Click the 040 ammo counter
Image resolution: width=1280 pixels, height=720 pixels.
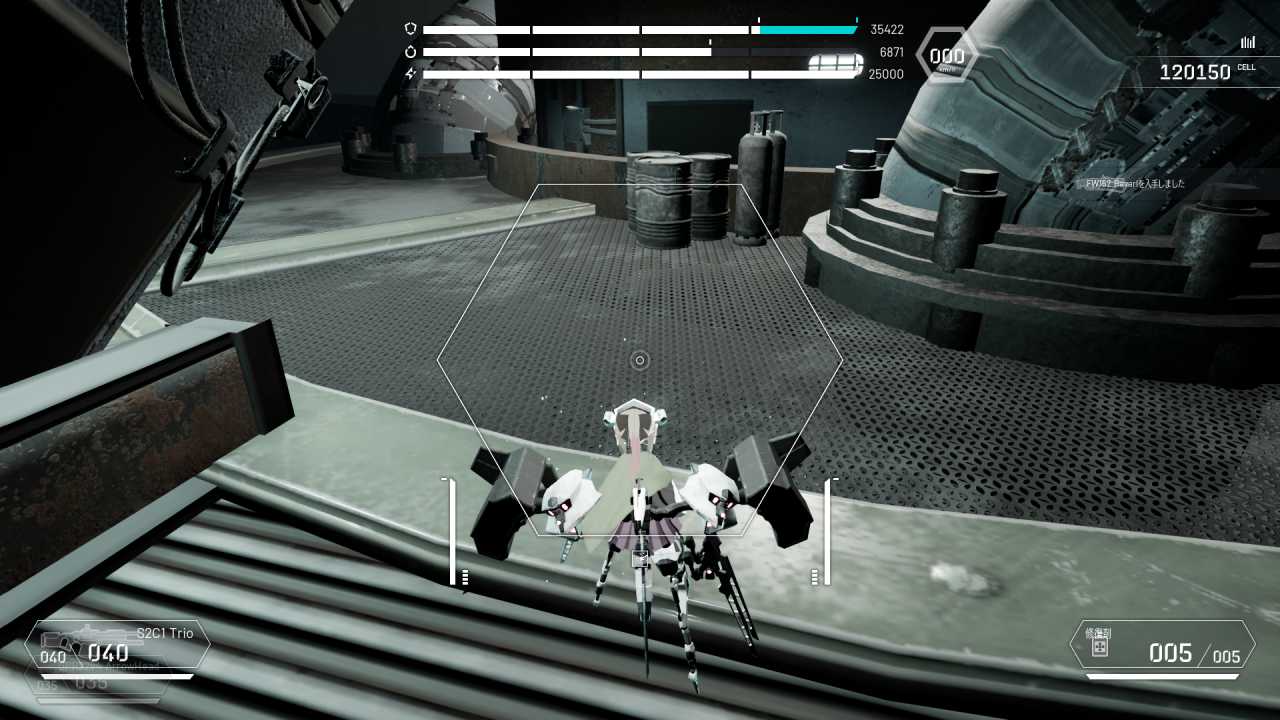coord(107,652)
